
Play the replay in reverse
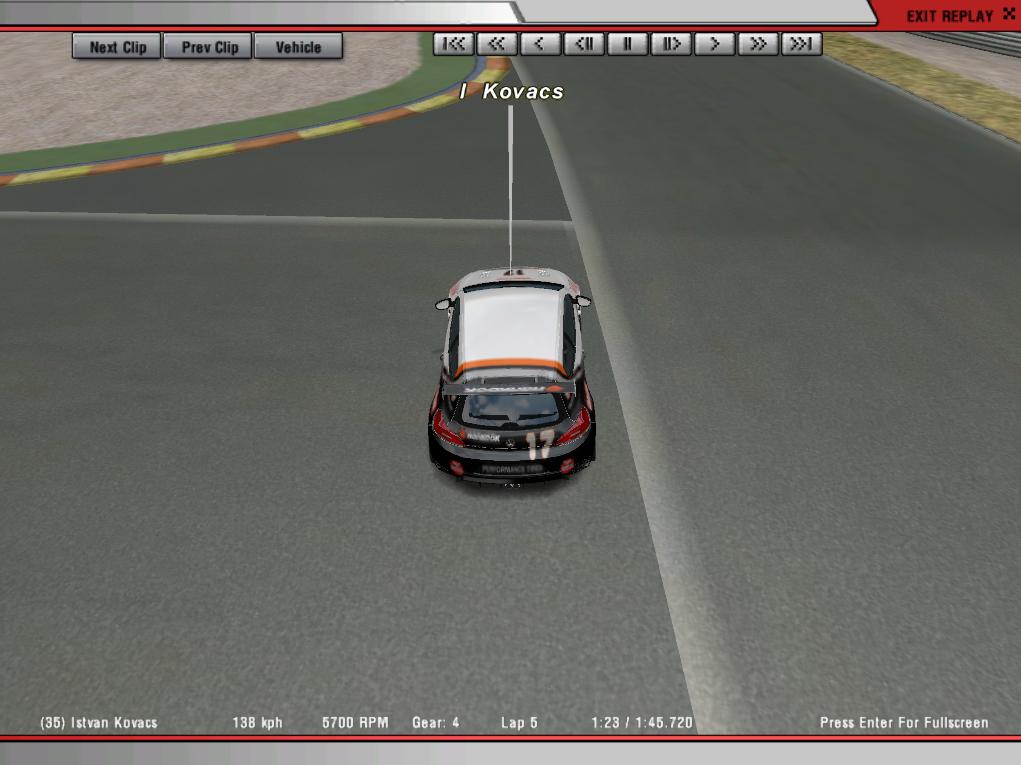coord(540,44)
